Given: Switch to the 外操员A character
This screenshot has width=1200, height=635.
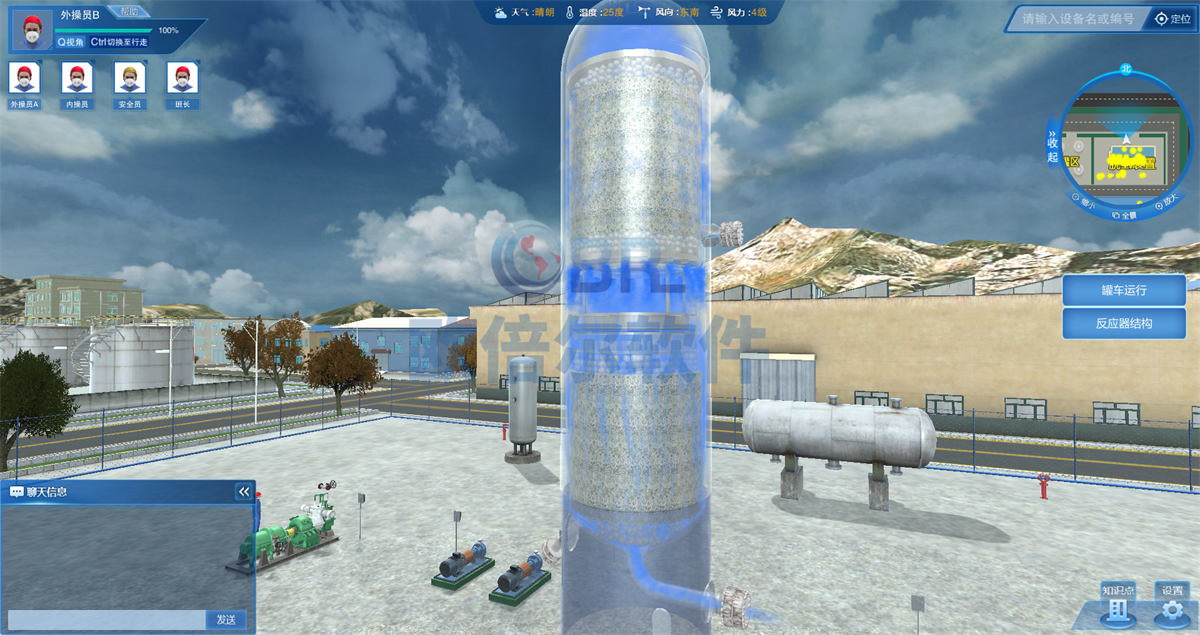Looking at the screenshot, I should [x=24, y=83].
